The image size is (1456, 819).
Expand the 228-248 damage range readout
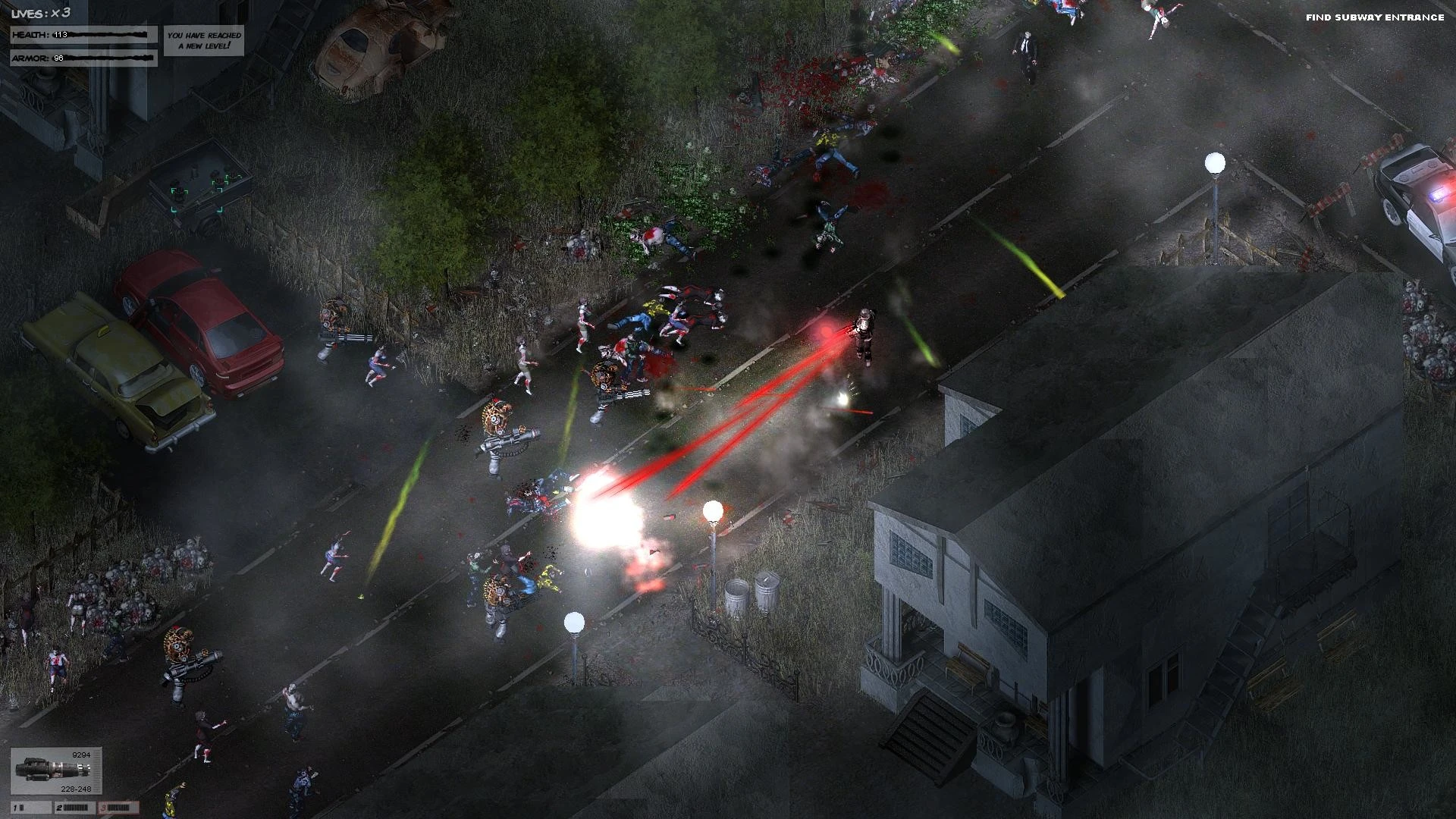[x=76, y=789]
